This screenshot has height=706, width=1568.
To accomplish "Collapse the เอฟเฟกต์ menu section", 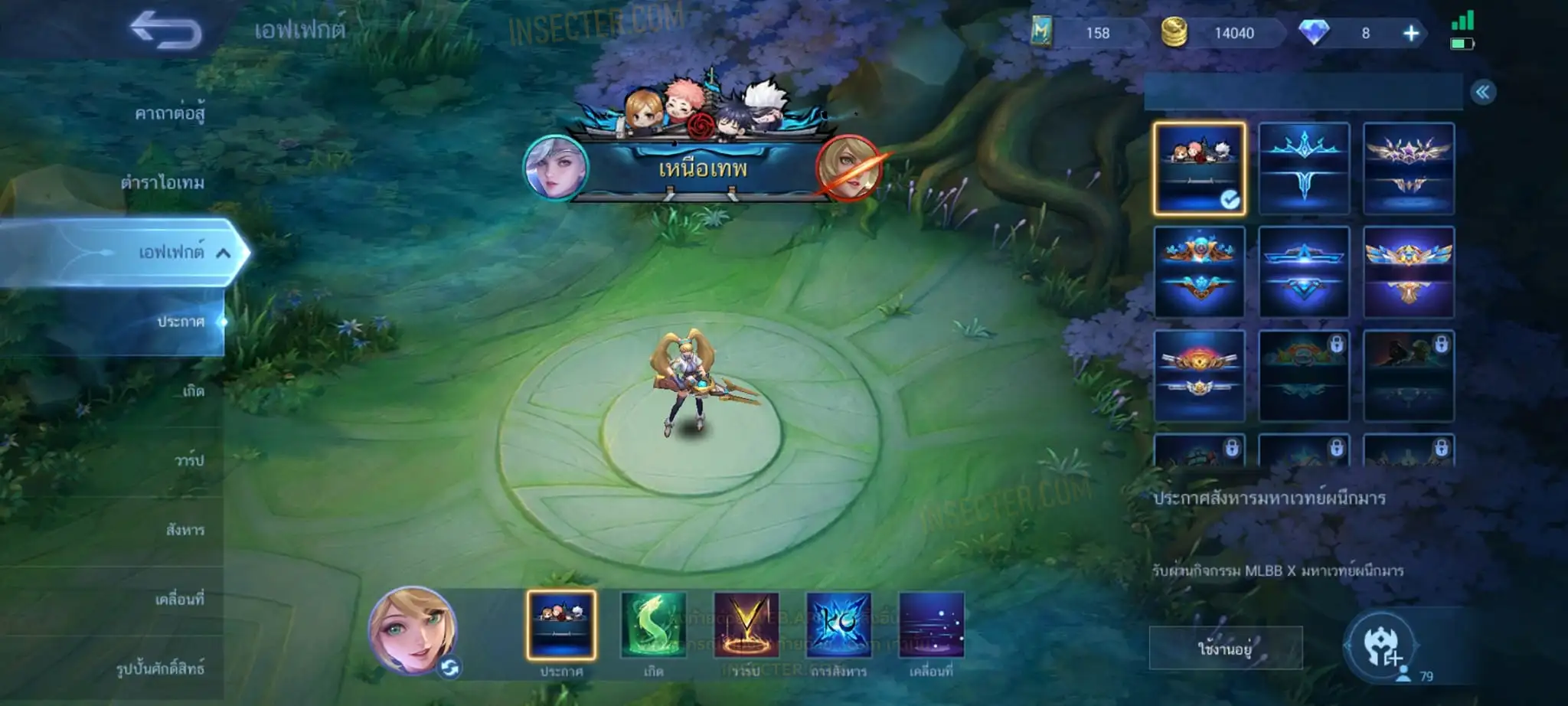I will tap(223, 253).
